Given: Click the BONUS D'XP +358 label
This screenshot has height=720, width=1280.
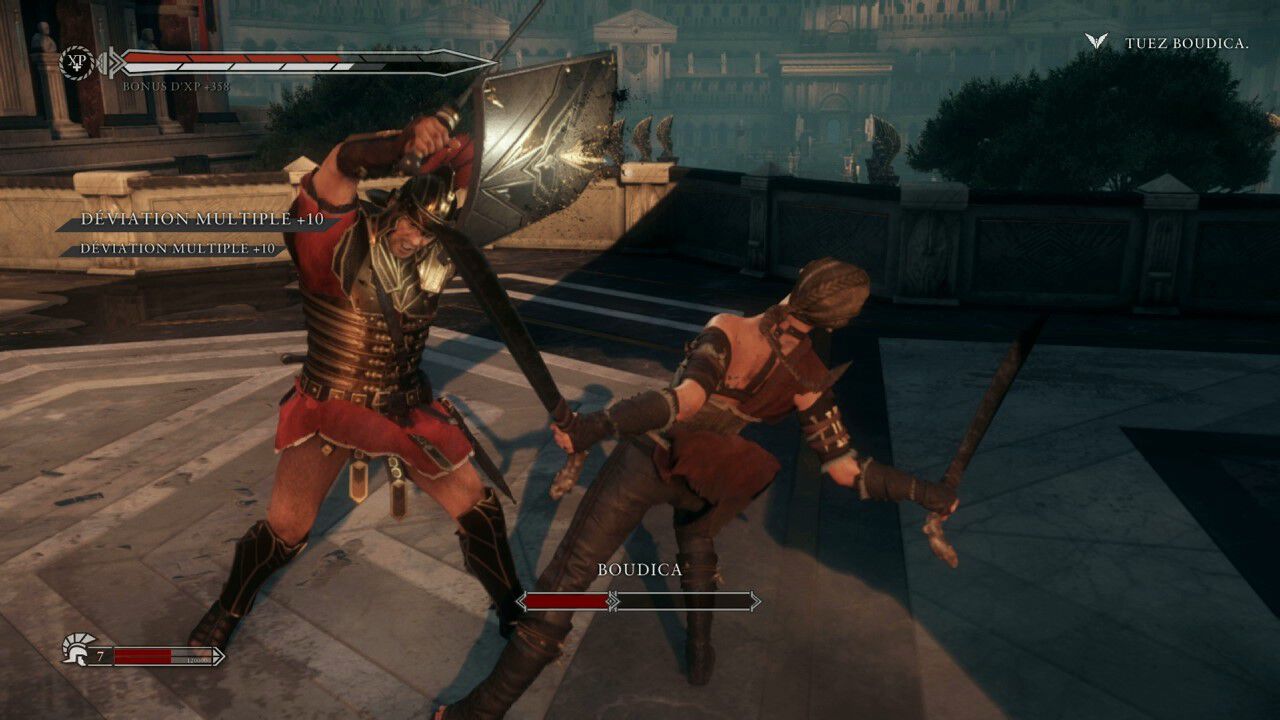Looking at the screenshot, I should (x=175, y=85).
